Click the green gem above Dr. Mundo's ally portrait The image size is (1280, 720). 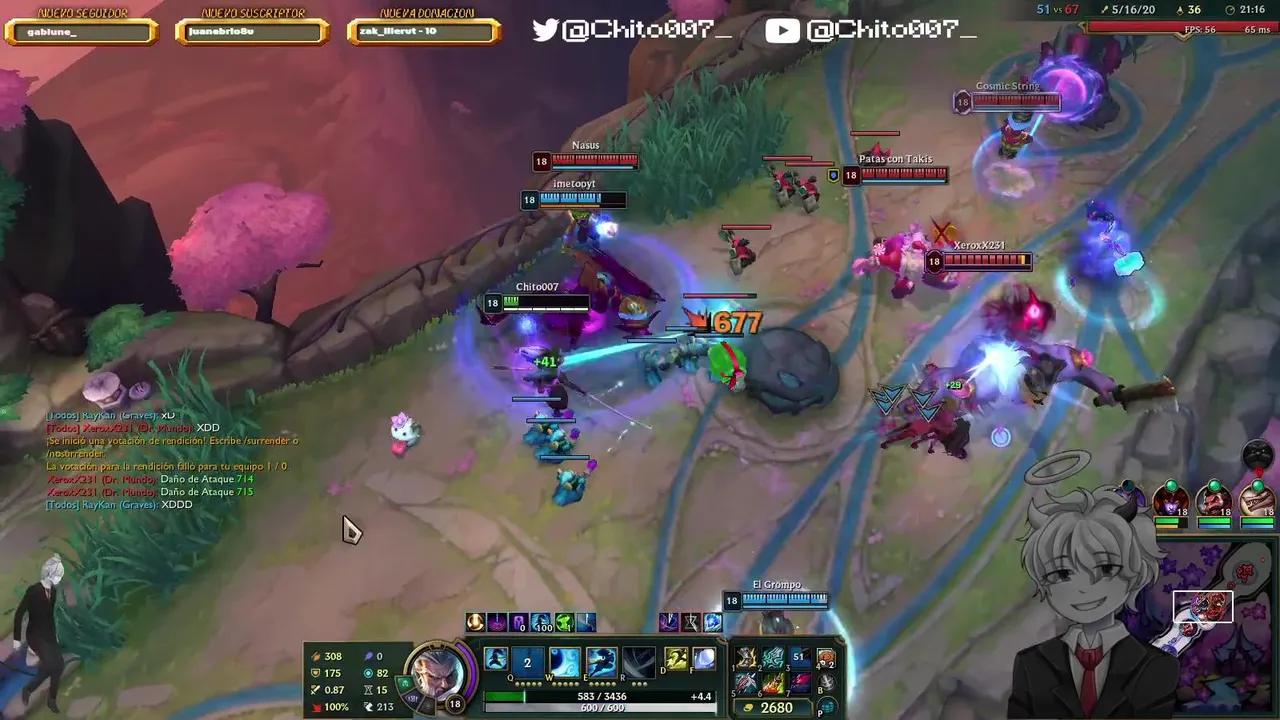(x=1214, y=486)
